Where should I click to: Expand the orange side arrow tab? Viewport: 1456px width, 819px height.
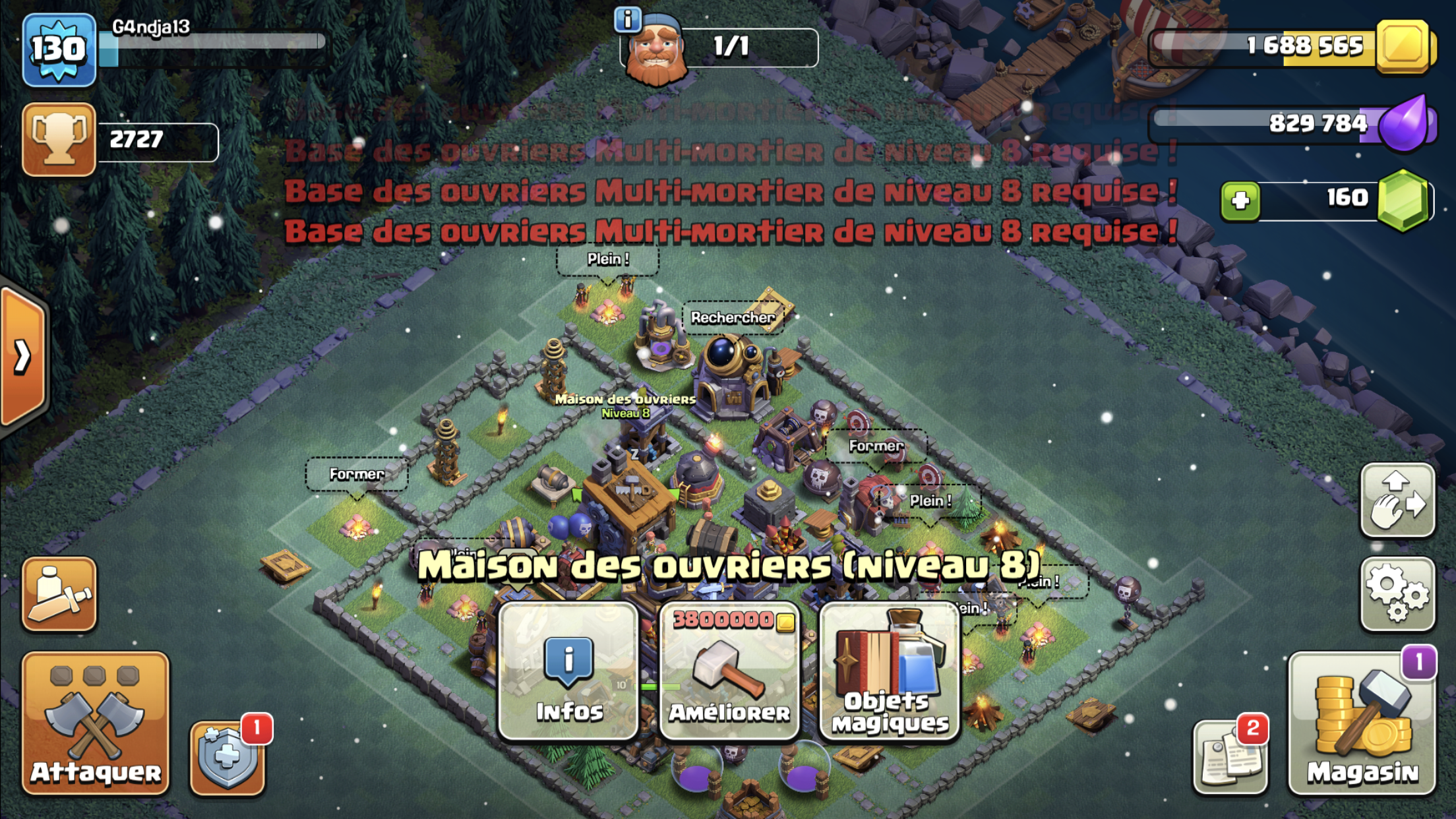pos(24,357)
